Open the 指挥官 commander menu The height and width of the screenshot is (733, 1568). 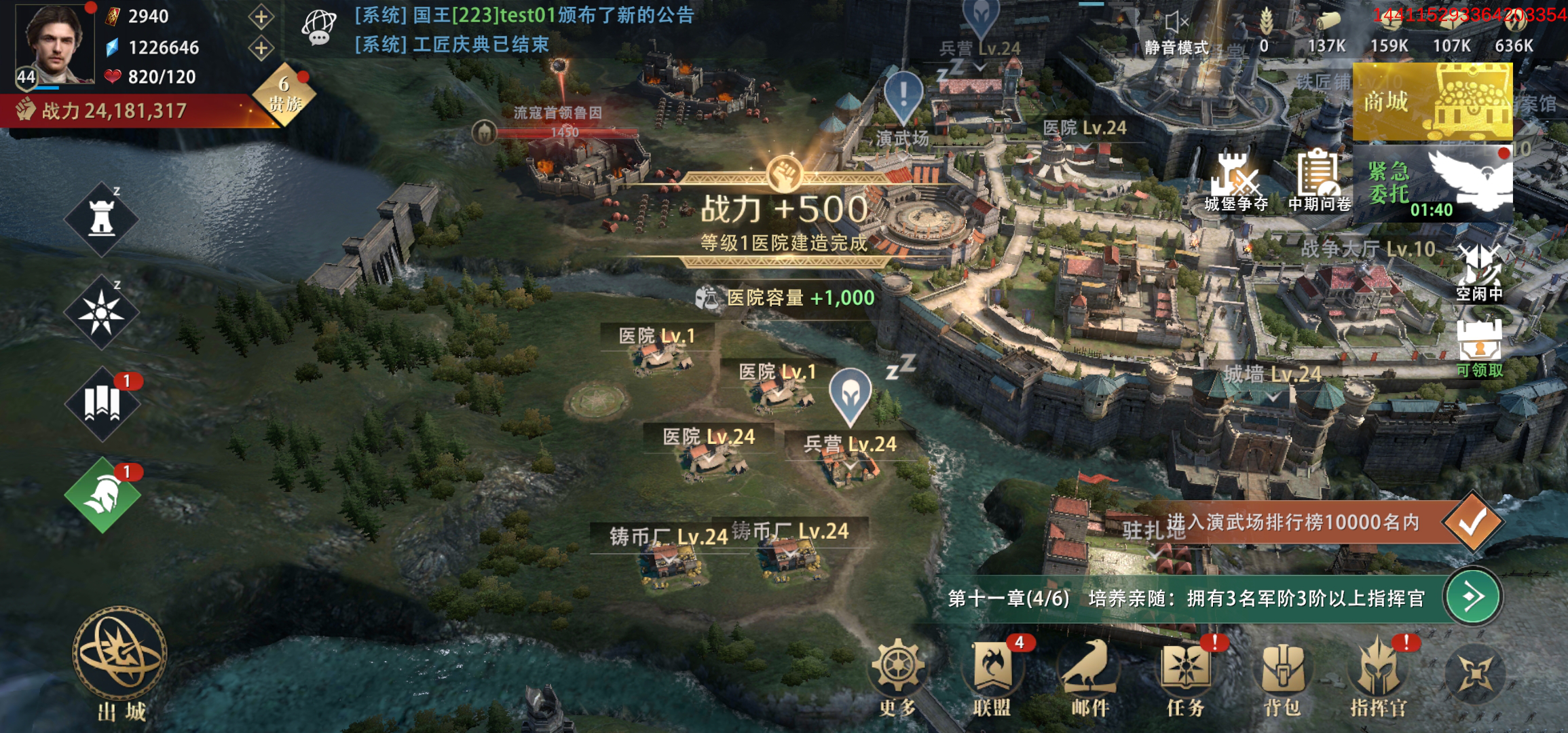pyautogui.click(x=1378, y=675)
